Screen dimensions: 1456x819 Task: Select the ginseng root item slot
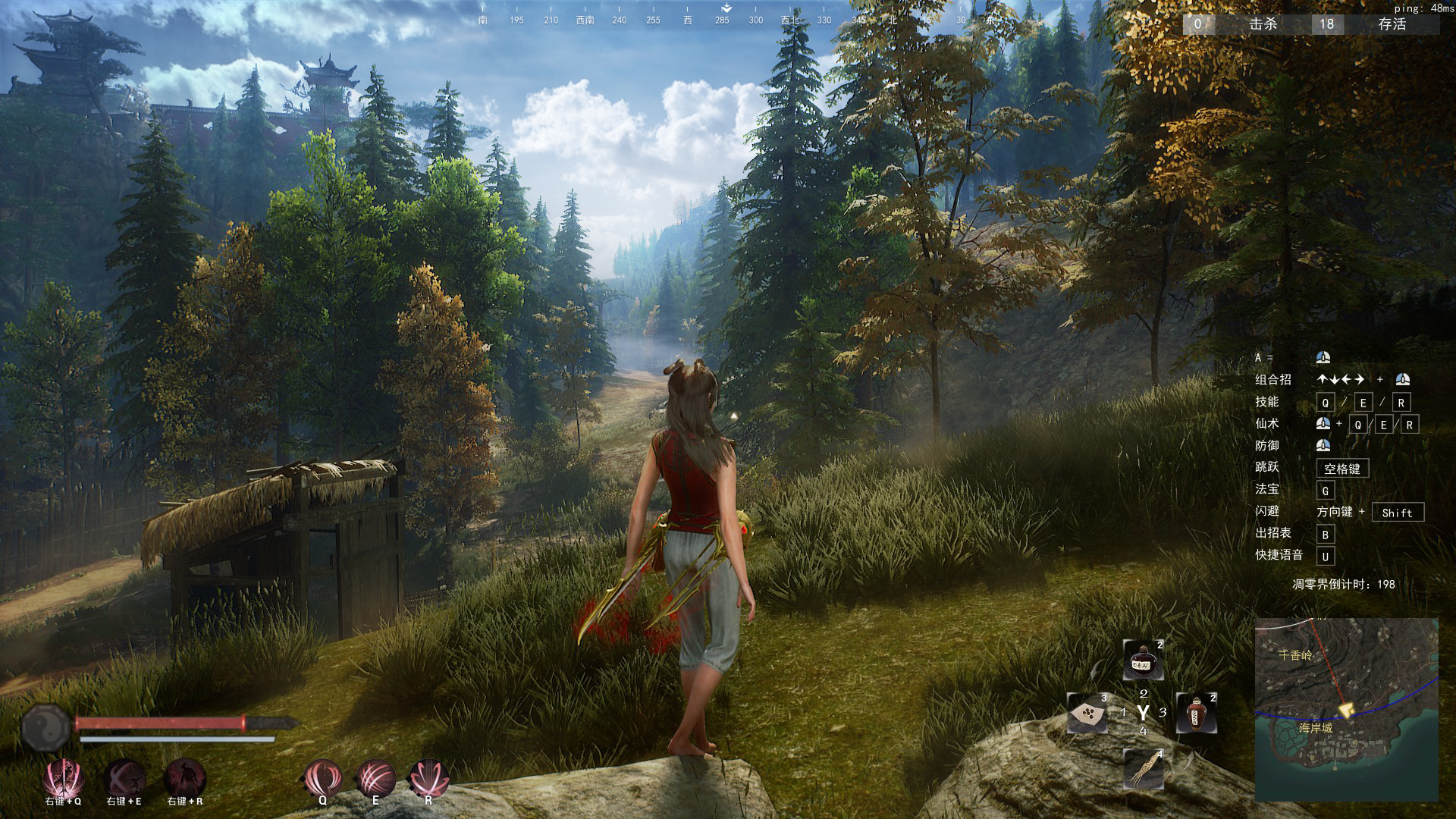coord(1143,767)
